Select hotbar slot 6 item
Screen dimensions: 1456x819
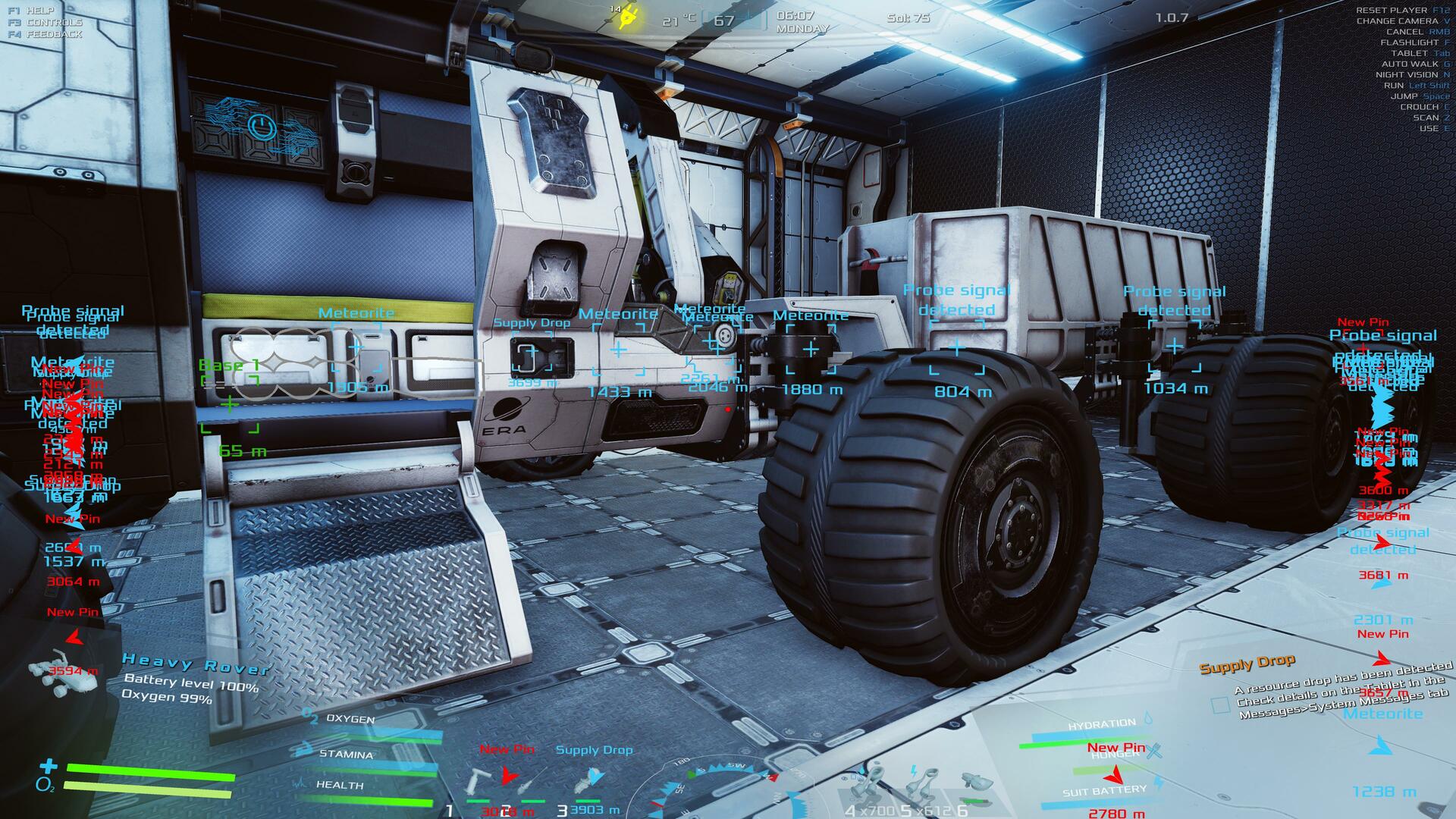[x=976, y=783]
